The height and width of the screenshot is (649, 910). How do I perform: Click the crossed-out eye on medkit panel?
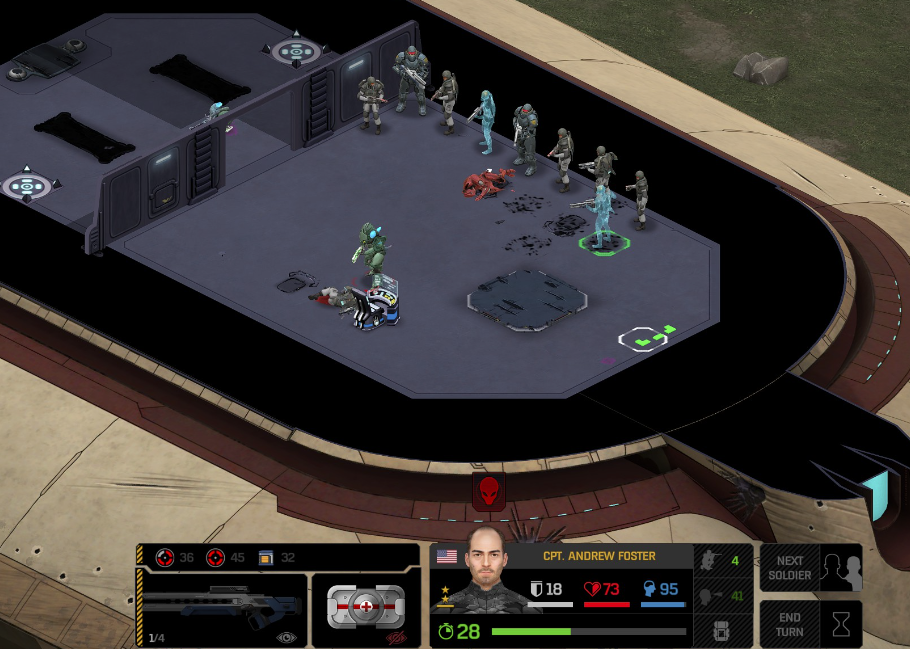[397, 636]
